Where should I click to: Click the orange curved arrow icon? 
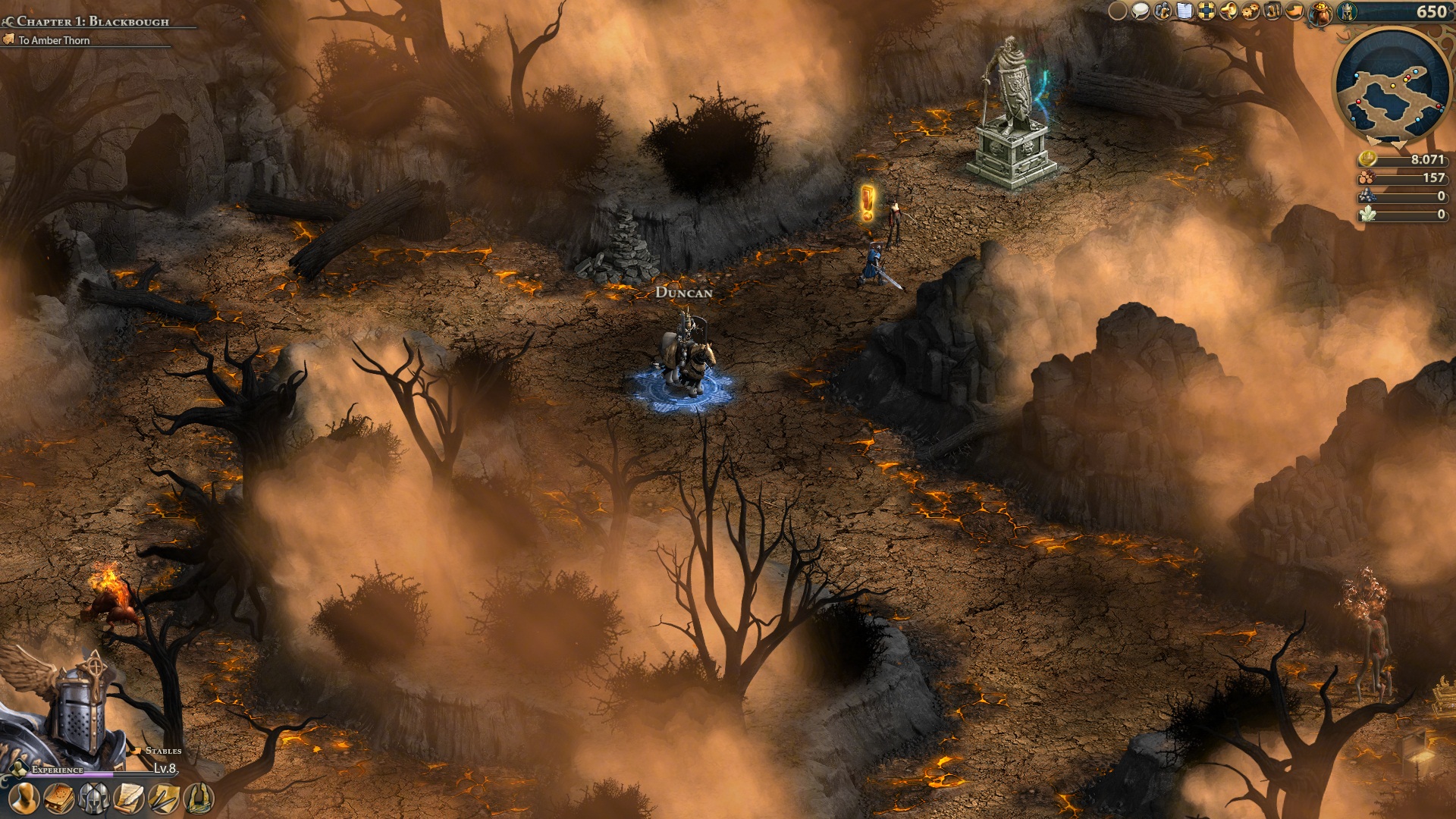click(1296, 11)
